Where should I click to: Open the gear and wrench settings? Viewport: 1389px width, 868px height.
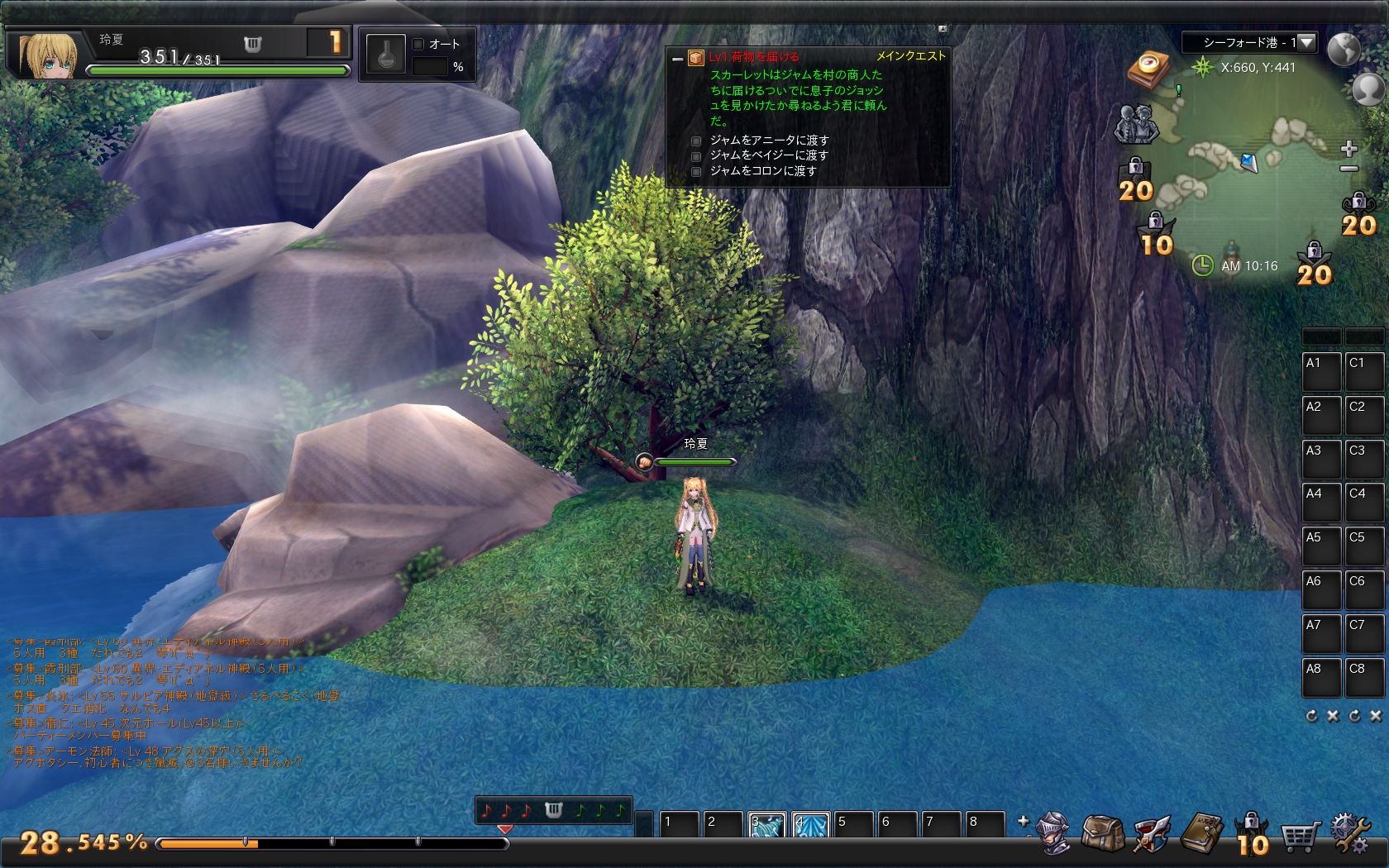tap(1349, 835)
